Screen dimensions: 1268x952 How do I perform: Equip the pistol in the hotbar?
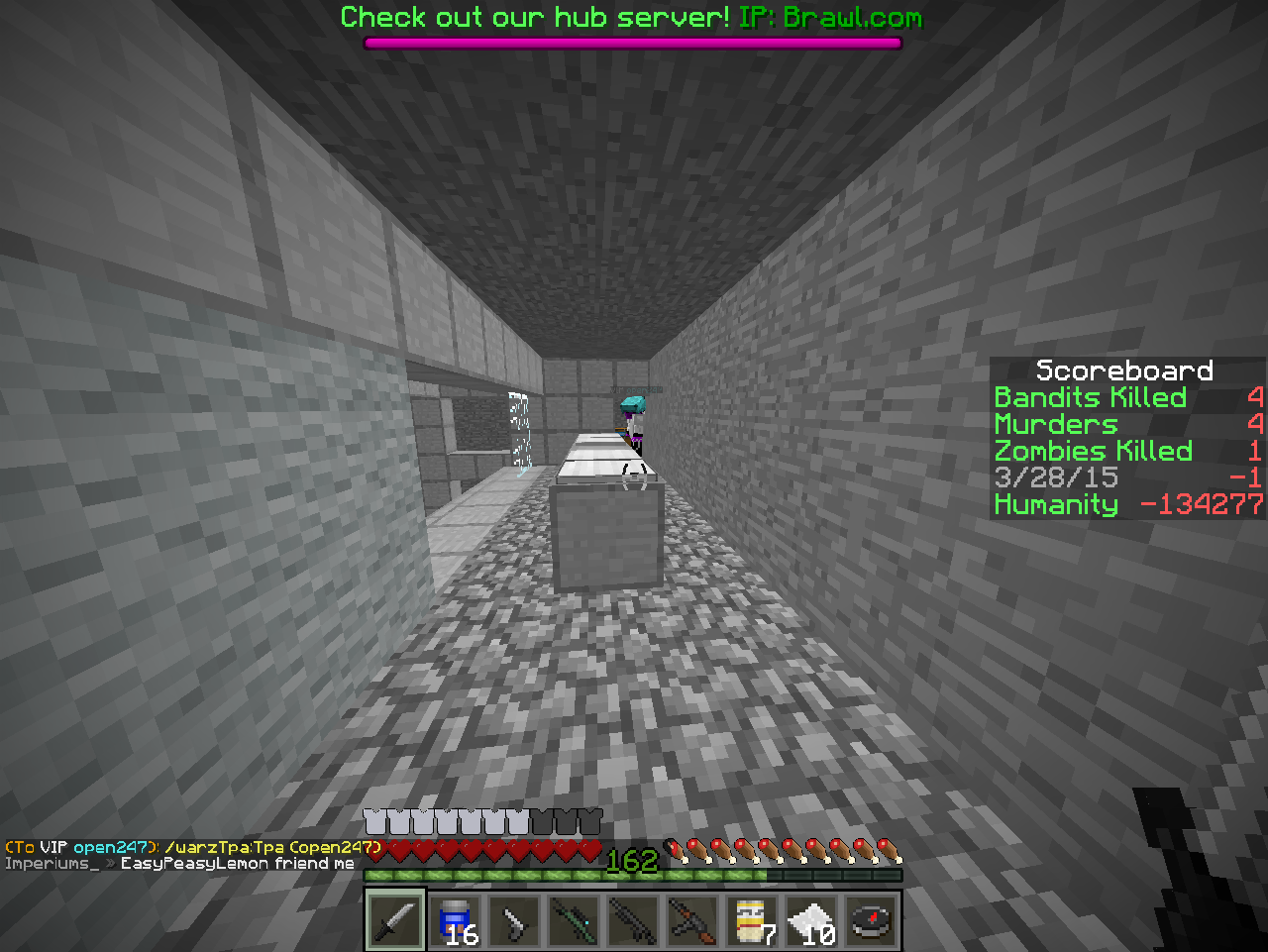tap(515, 920)
